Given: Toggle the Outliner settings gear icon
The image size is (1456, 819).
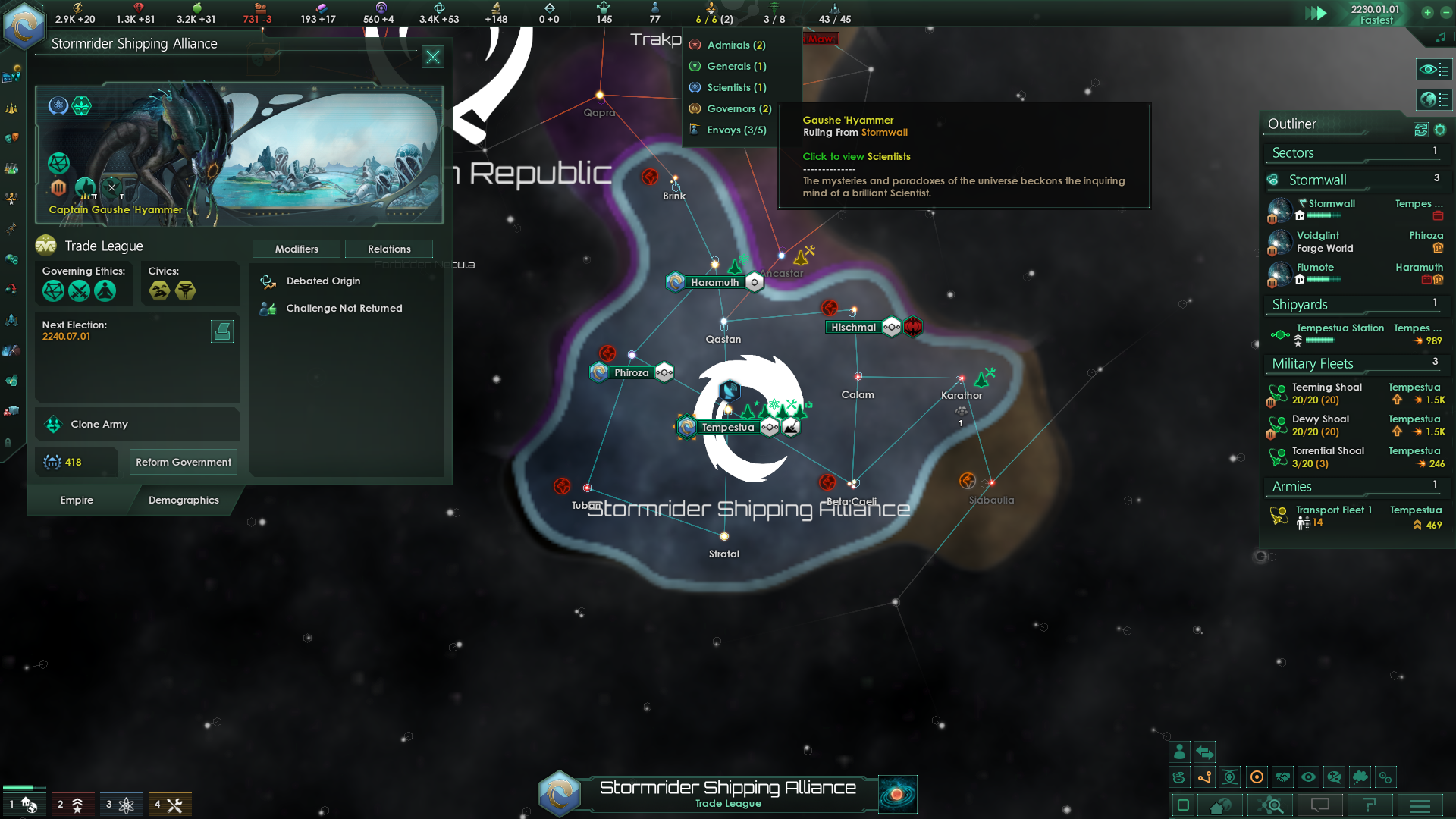Looking at the screenshot, I should click(x=1441, y=130).
